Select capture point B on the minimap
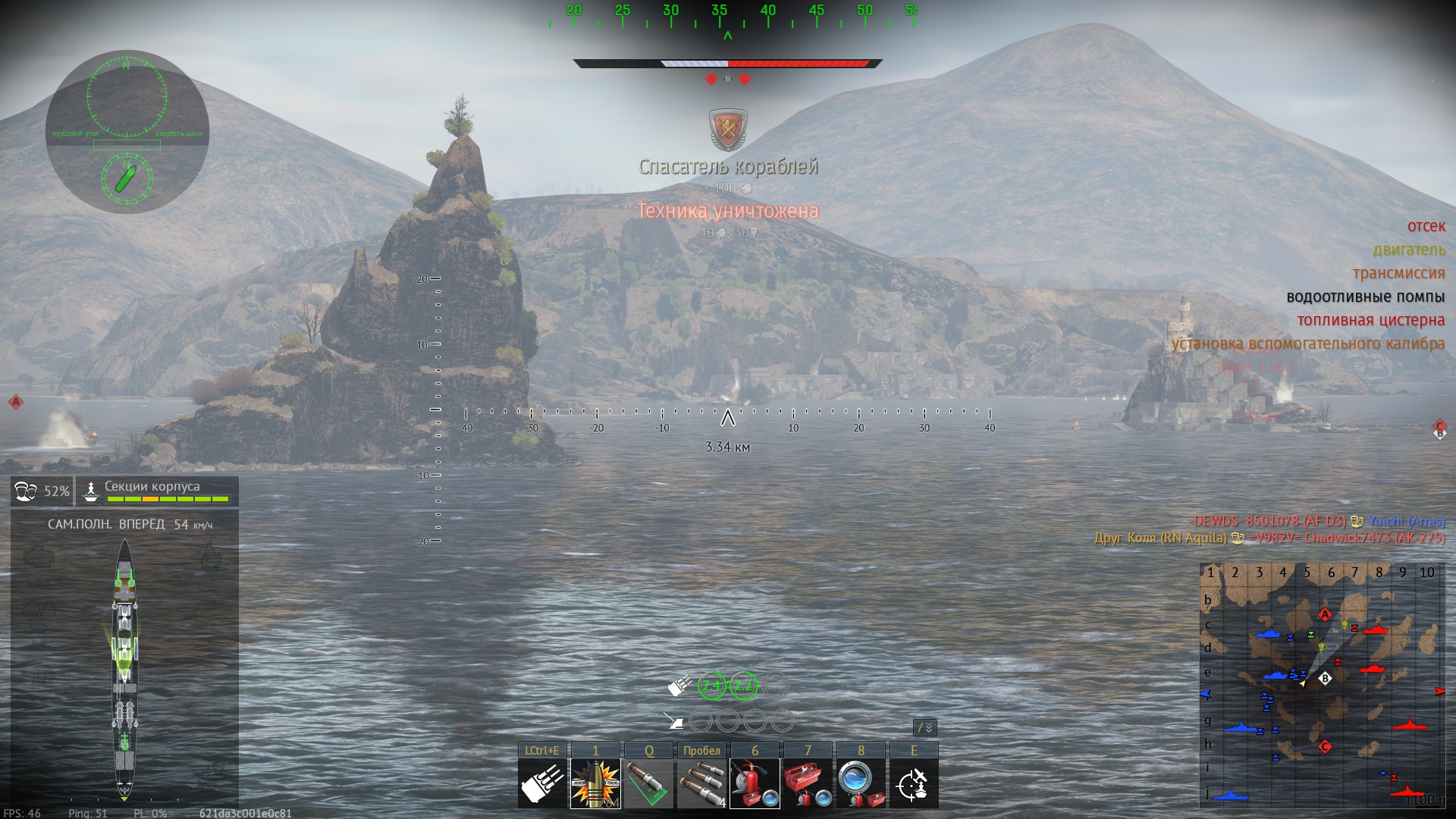 pyautogui.click(x=1326, y=679)
